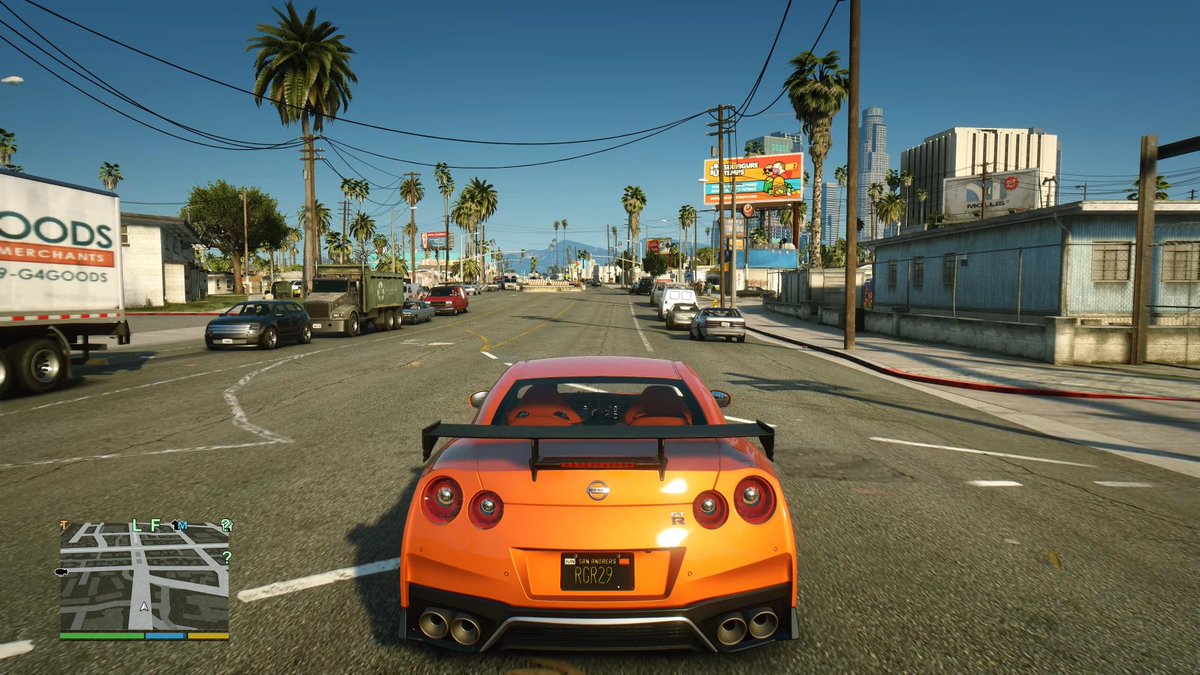Select the orange T marker on minimap
The image size is (1200, 675).
click(65, 525)
